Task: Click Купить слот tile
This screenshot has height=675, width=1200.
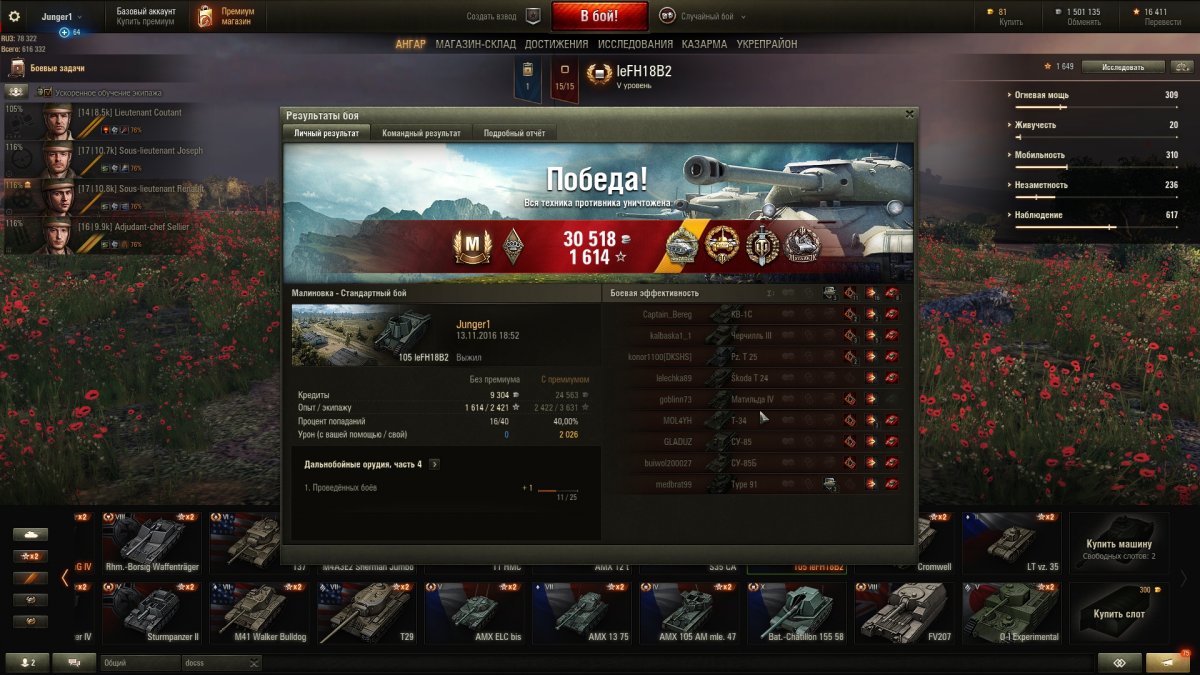Action: pyautogui.click(x=1118, y=612)
